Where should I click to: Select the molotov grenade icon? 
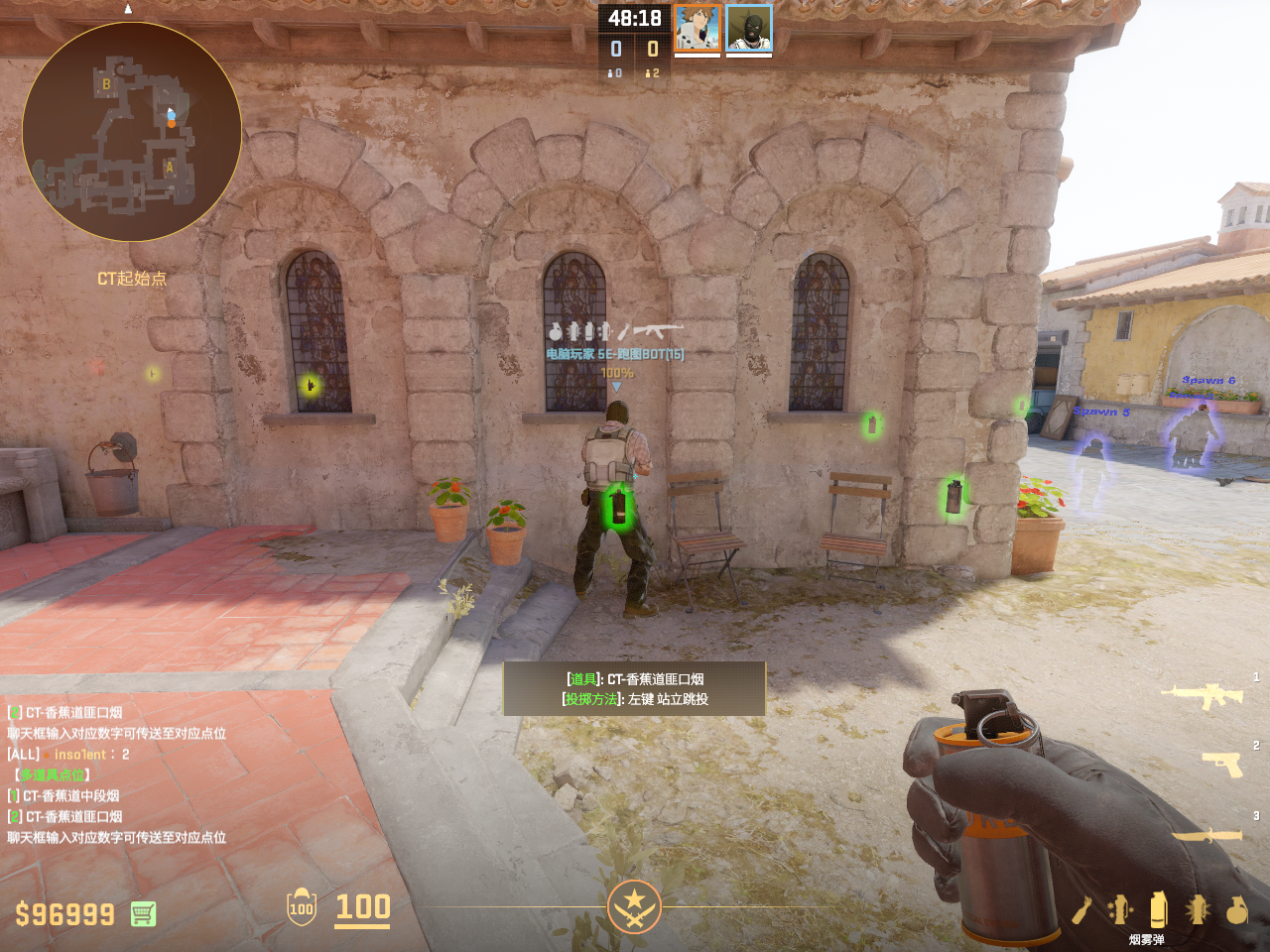[1081, 909]
